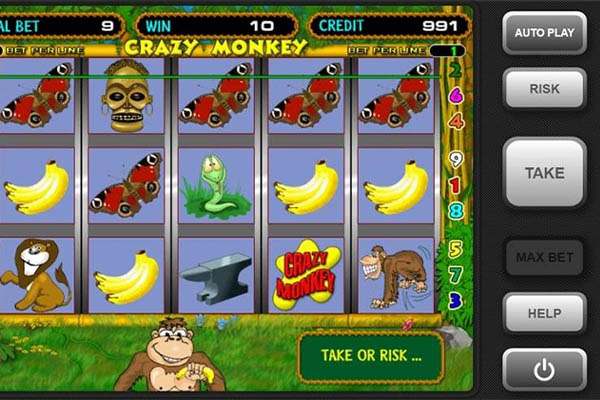Select payline number 6
Image resolution: width=600 pixels, height=400 pixels.
456,95
